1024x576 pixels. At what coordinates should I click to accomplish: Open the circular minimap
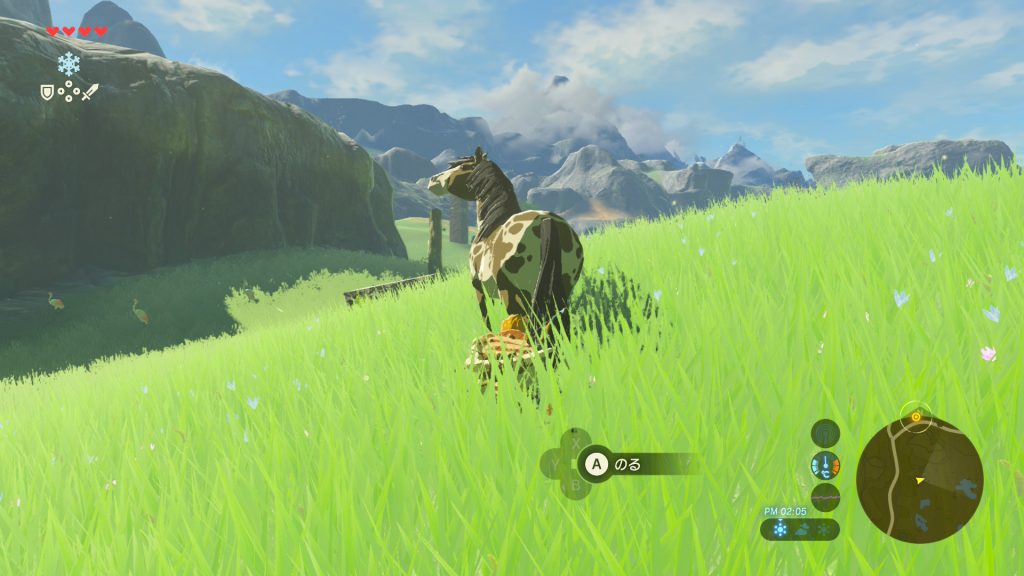tap(919, 480)
